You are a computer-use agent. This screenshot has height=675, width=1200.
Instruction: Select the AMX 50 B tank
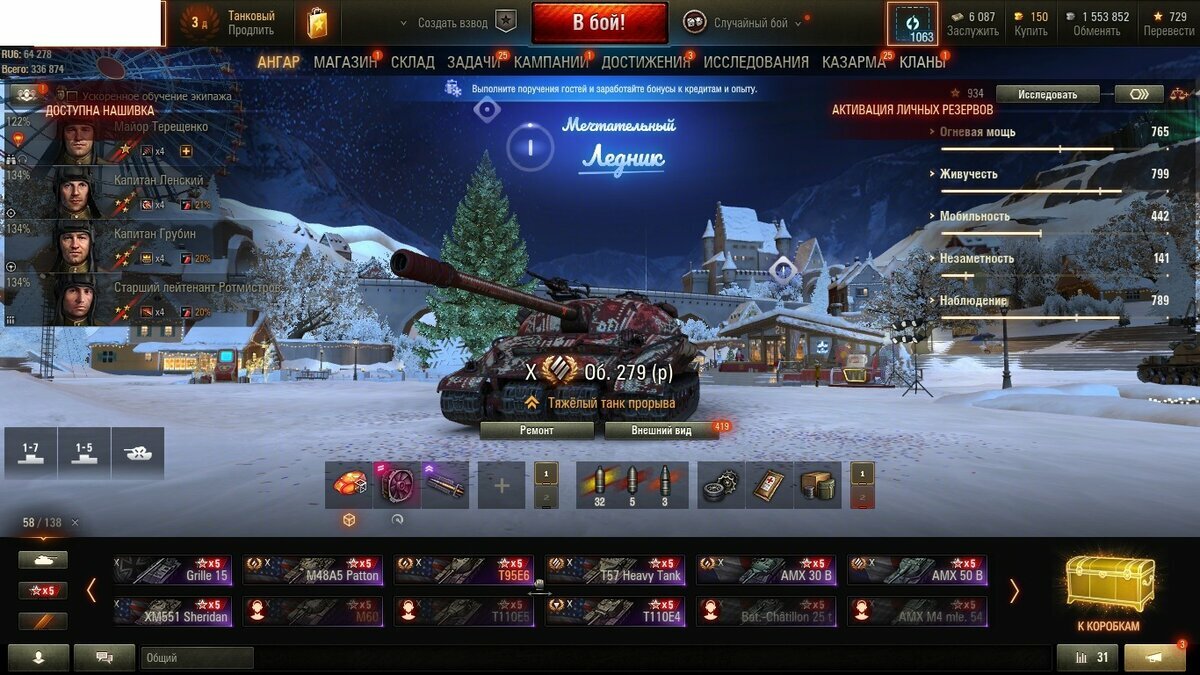click(x=917, y=570)
